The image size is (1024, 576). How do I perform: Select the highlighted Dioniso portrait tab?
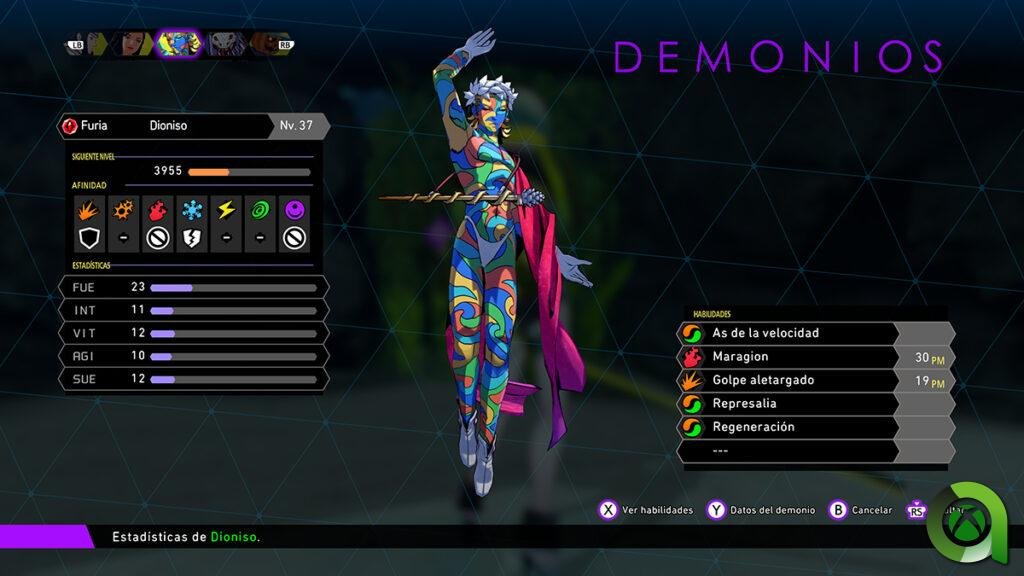pyautogui.click(x=180, y=43)
